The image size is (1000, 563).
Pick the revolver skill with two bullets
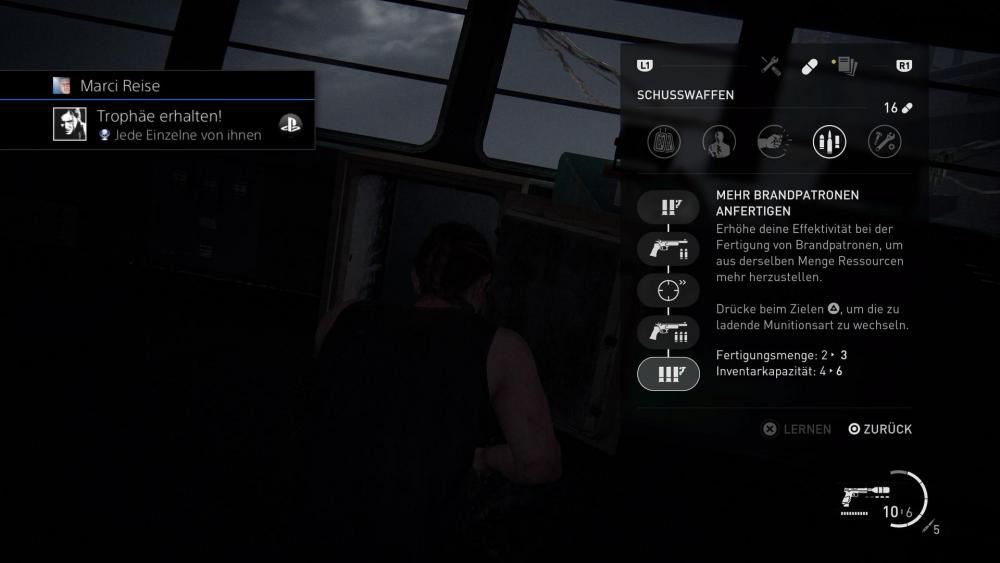[668, 249]
